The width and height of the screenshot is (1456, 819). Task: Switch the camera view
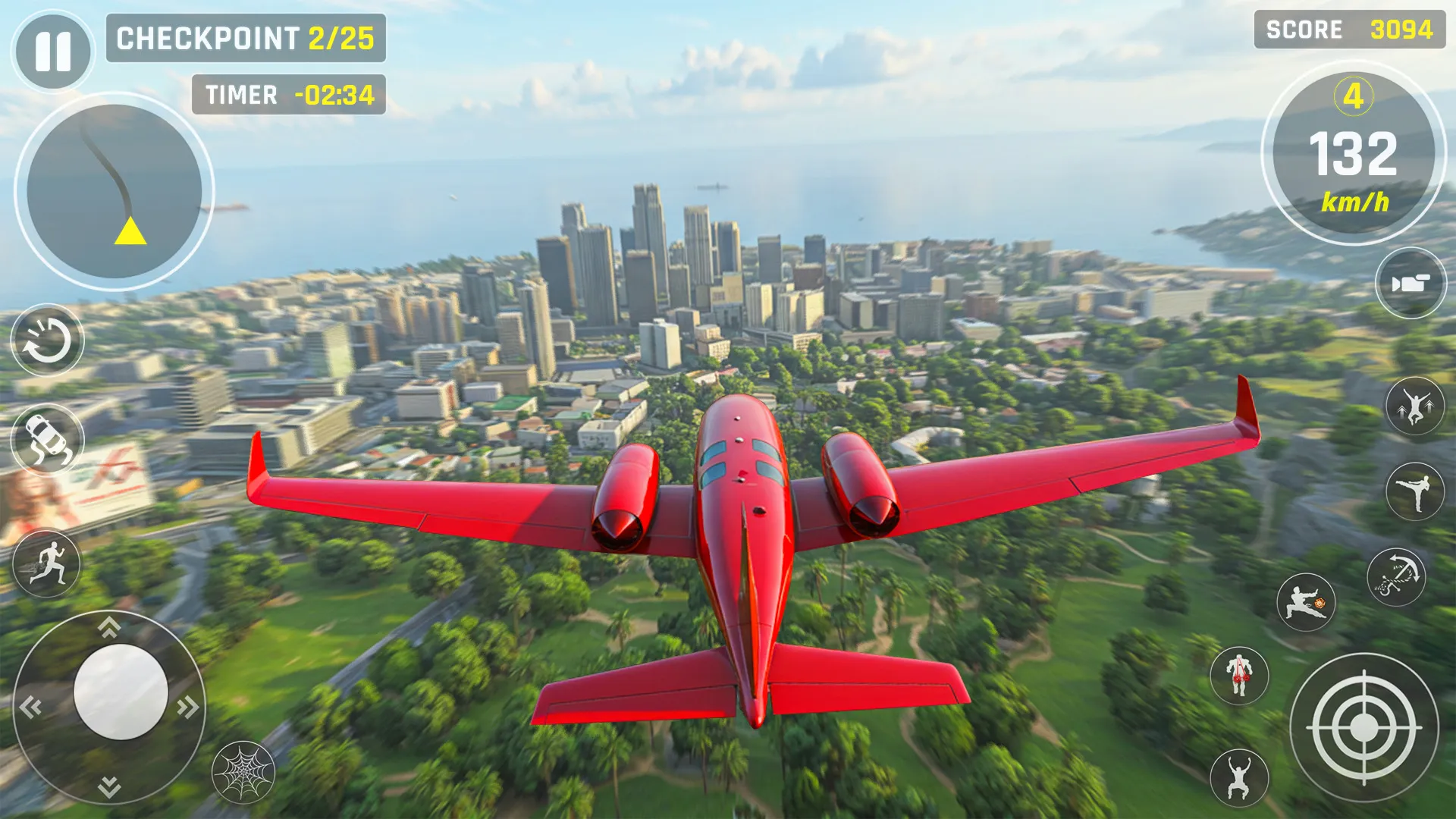[x=1410, y=283]
